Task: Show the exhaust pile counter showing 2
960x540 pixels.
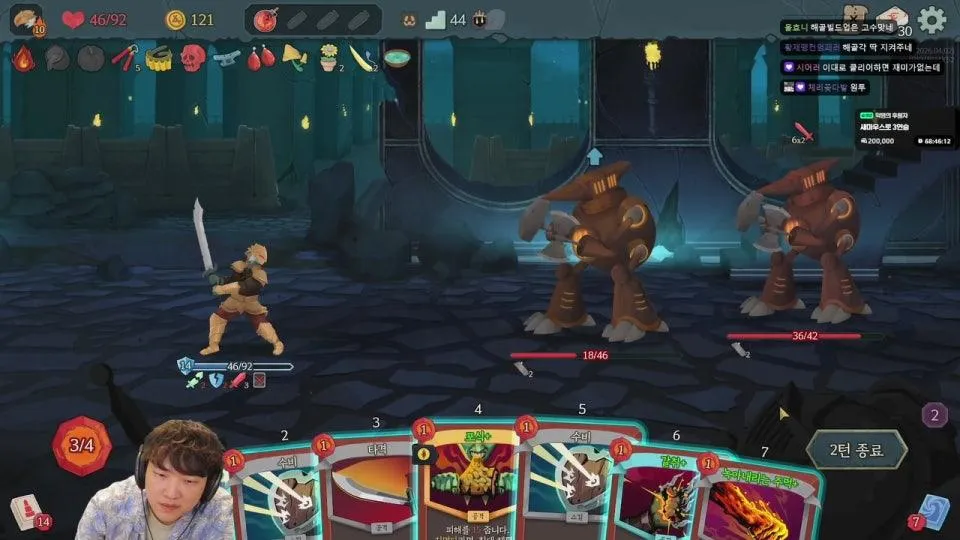Action: point(934,415)
